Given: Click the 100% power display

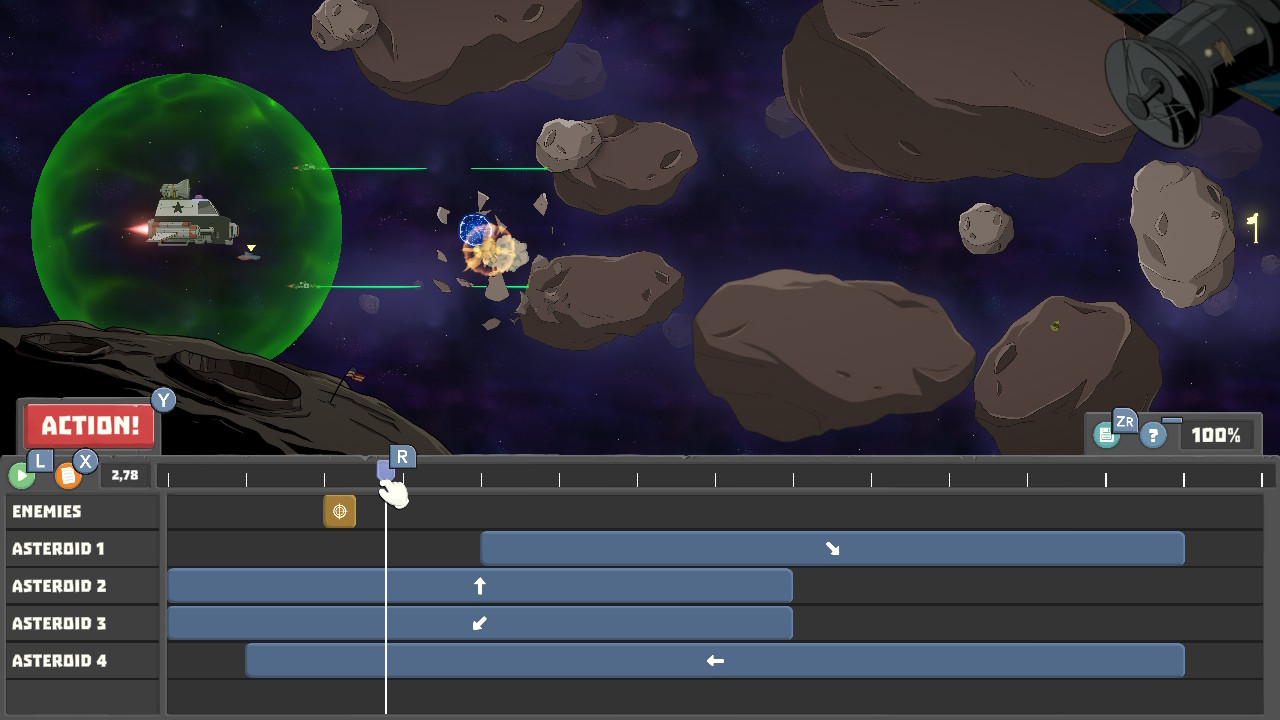Looking at the screenshot, I should 1216,433.
